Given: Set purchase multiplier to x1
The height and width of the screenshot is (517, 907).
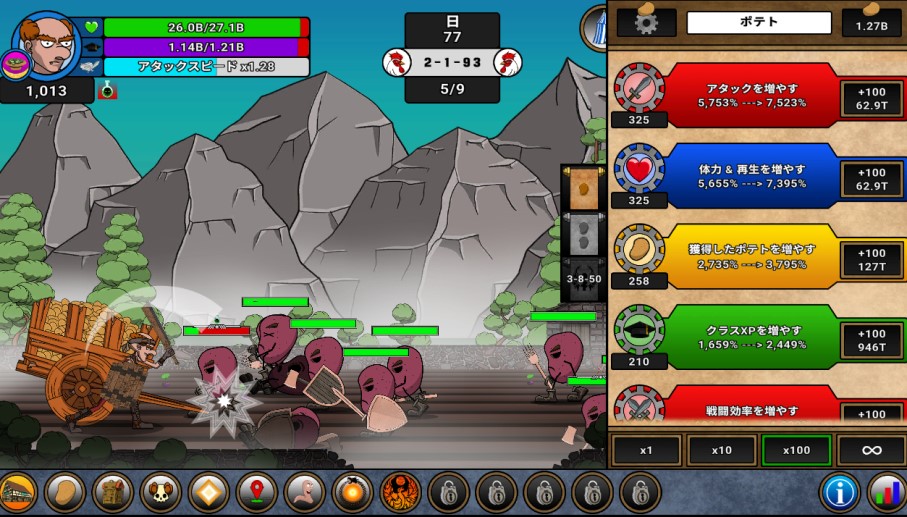Looking at the screenshot, I should 645,450.
